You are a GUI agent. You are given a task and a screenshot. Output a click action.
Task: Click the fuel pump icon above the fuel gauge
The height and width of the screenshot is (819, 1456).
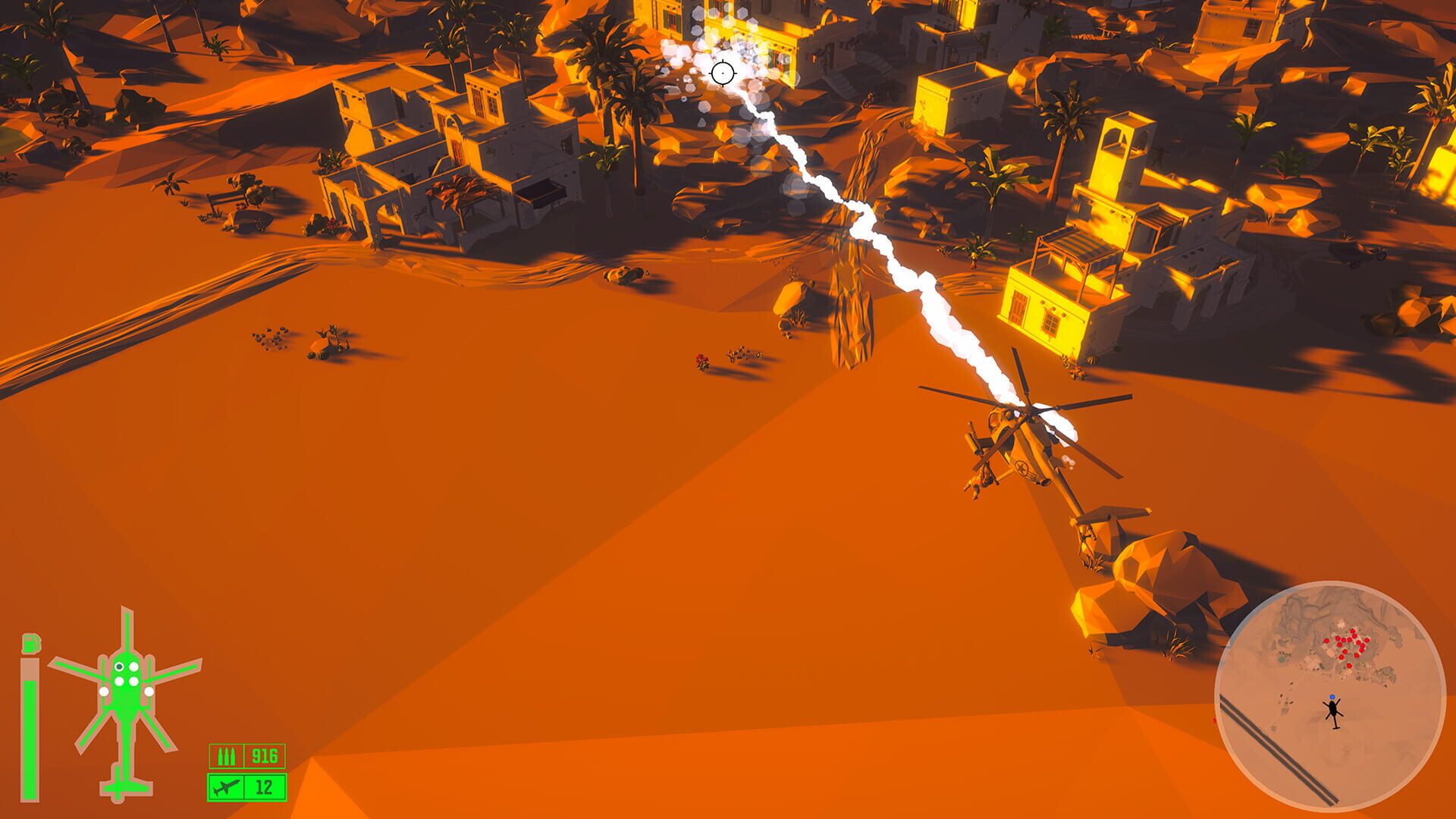coord(31,643)
